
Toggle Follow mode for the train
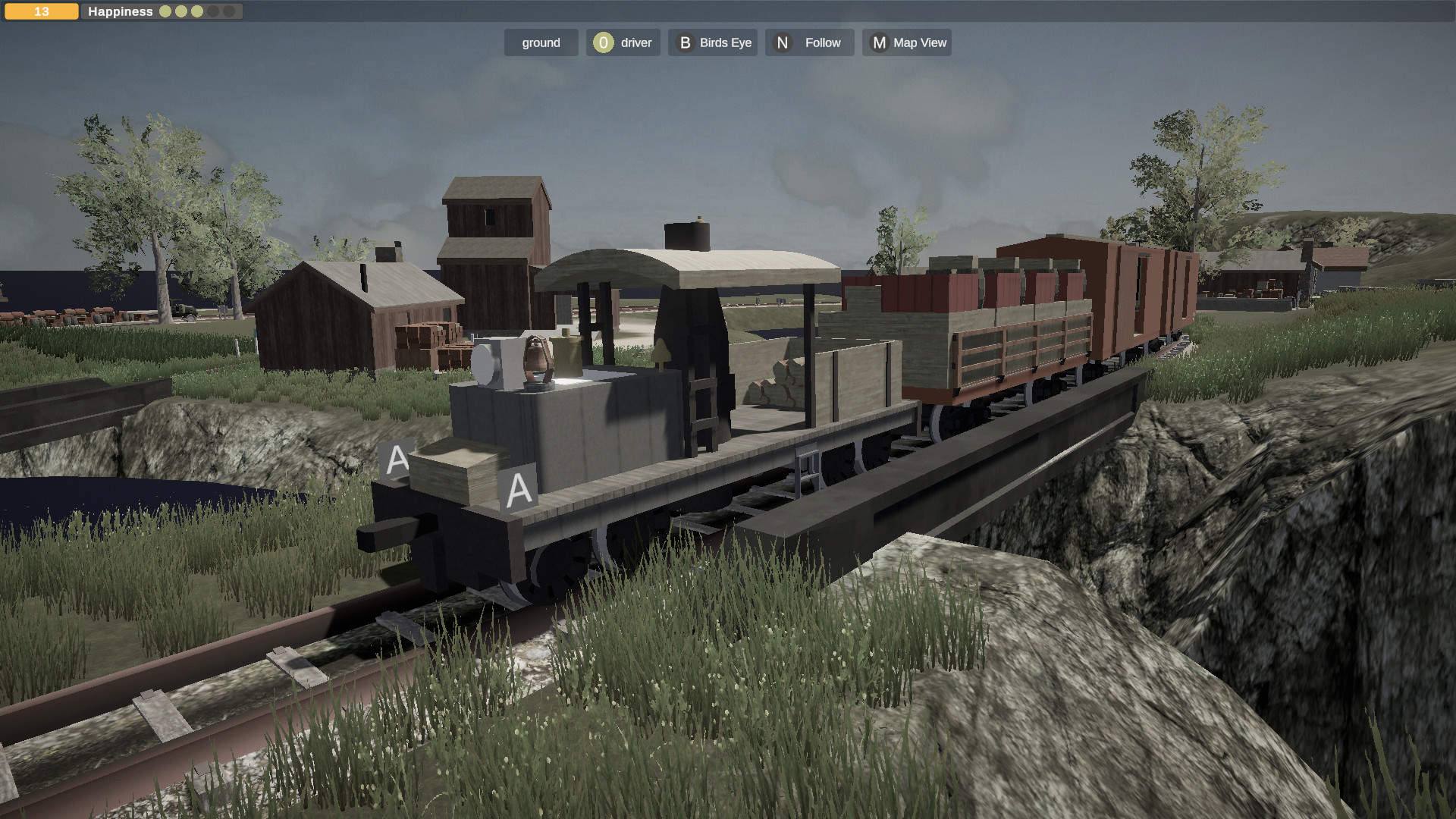[x=808, y=42]
